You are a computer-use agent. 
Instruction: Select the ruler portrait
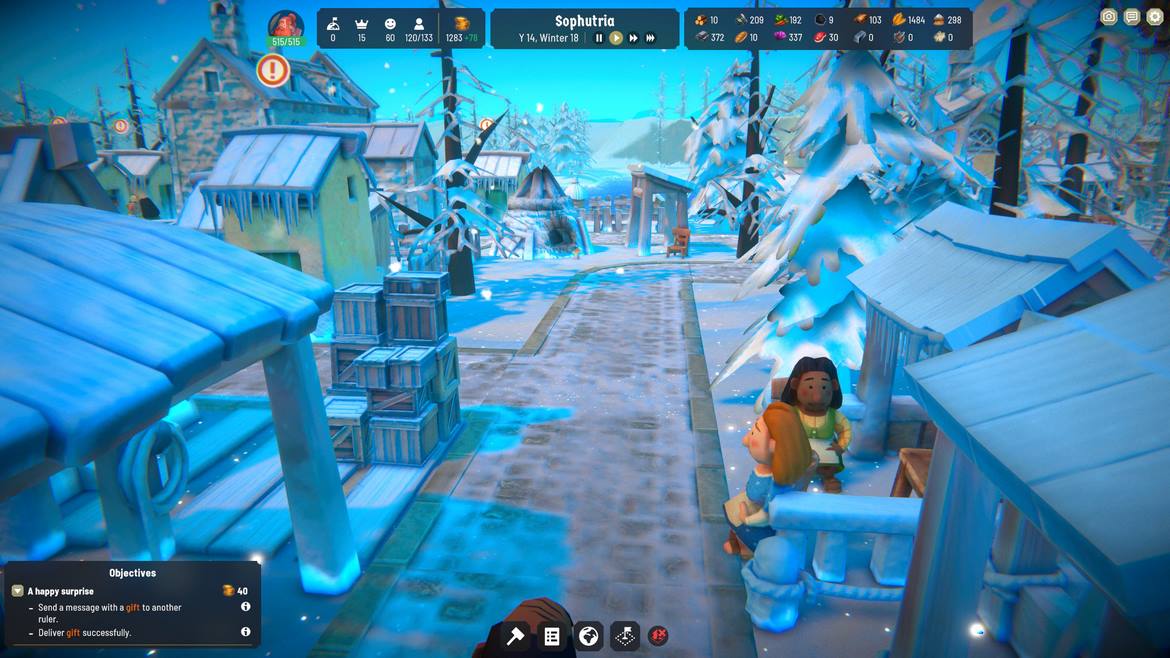point(286,26)
